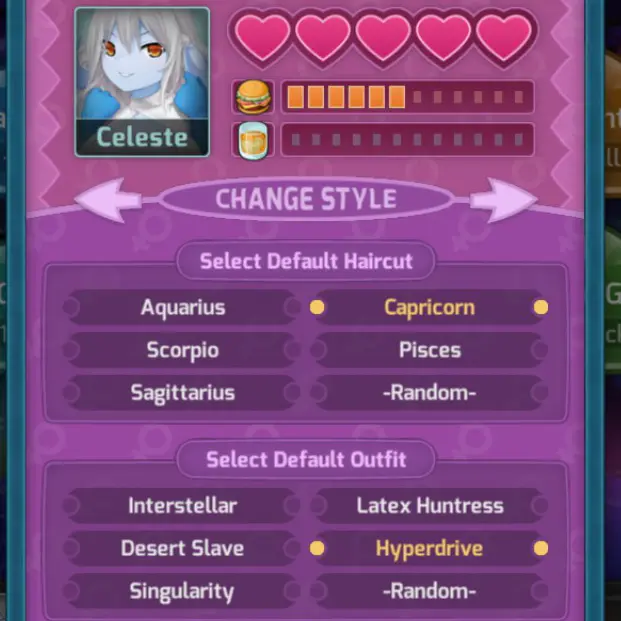Viewport: 621px width, 621px height.
Task: Choose the Sagittarius haircut
Action: (x=182, y=393)
